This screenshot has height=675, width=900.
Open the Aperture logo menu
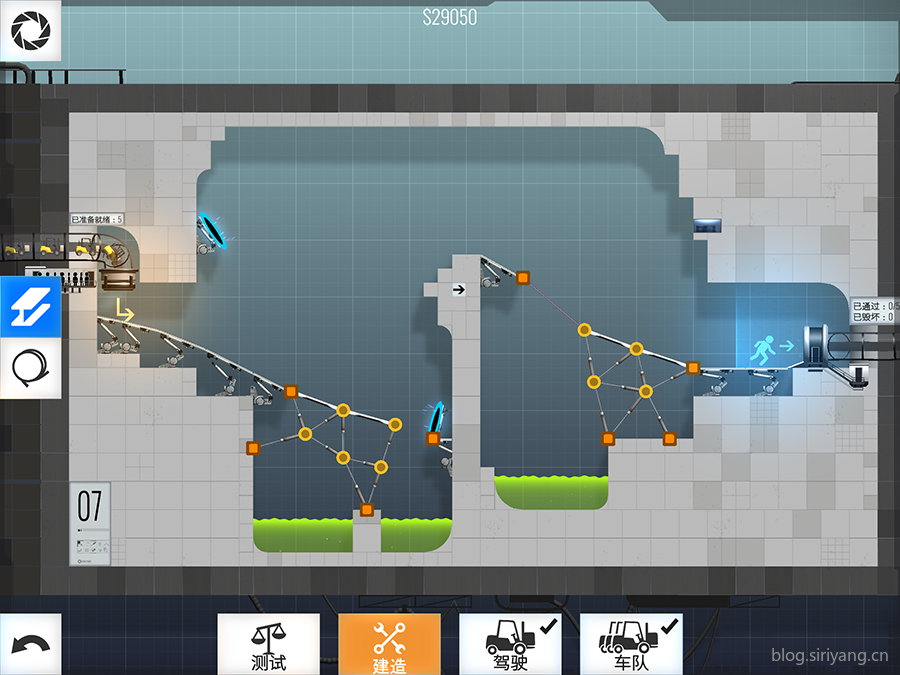(30, 31)
